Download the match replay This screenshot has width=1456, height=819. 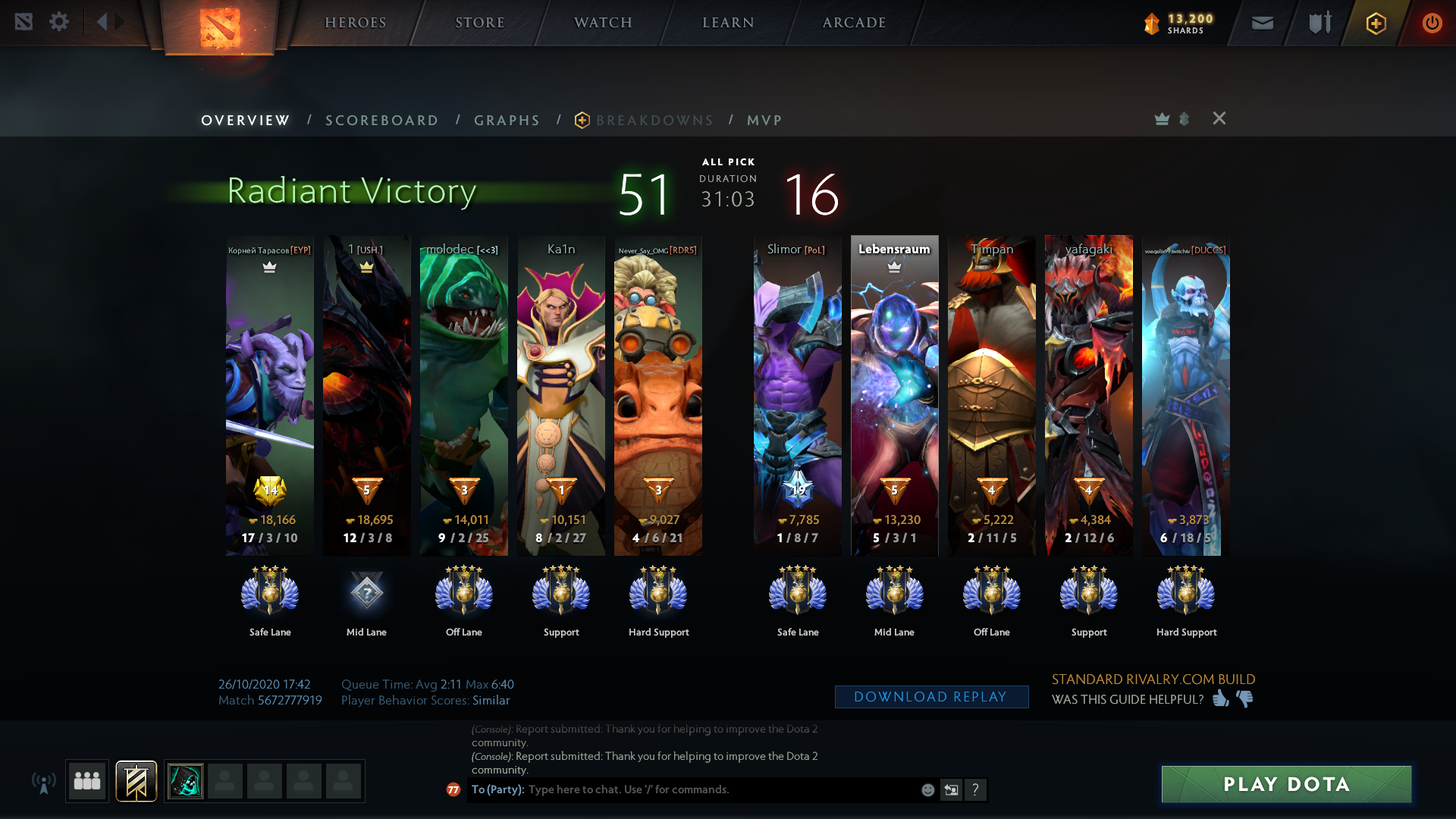pos(930,697)
